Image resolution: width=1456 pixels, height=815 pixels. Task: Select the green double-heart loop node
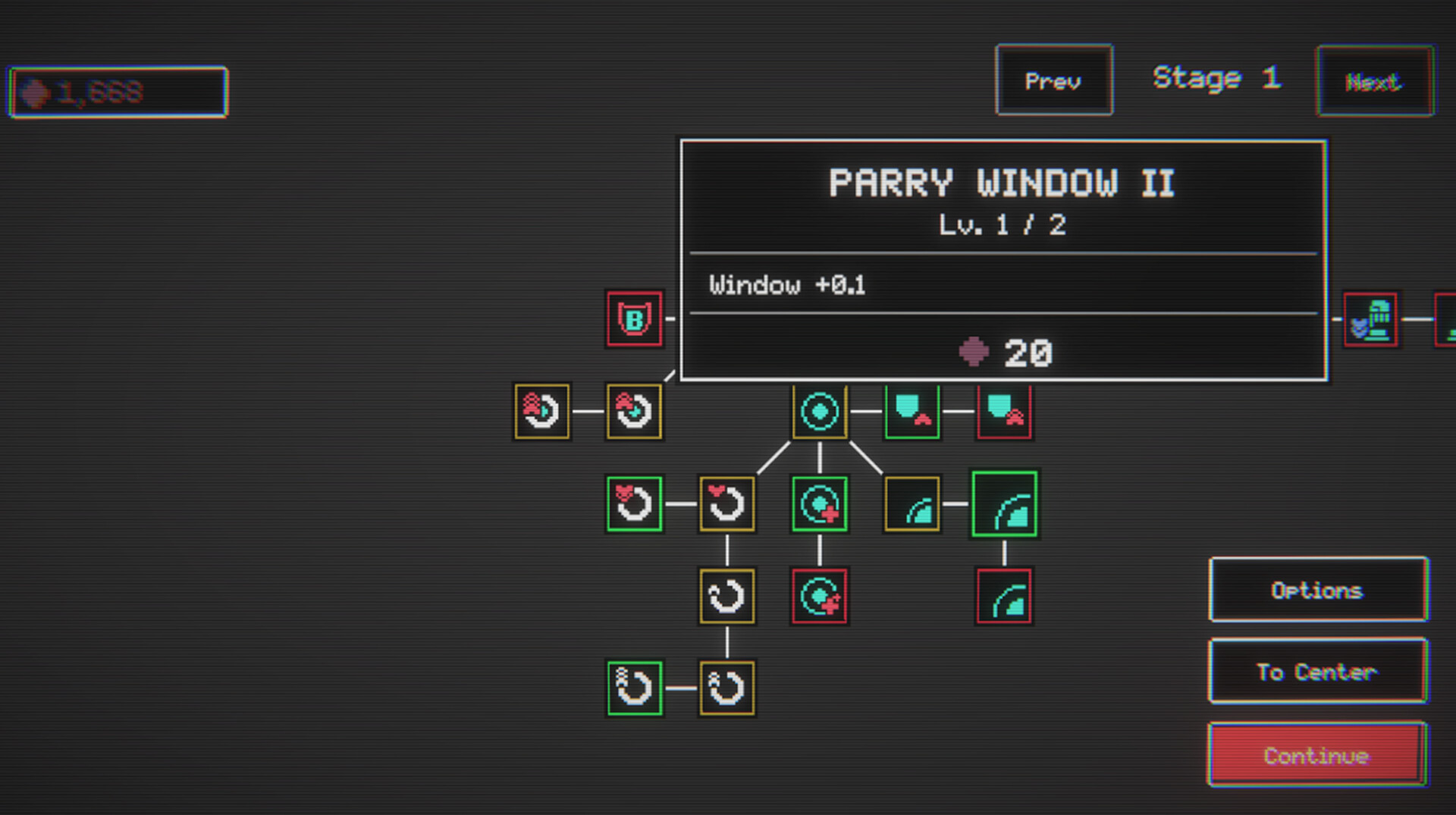point(635,503)
